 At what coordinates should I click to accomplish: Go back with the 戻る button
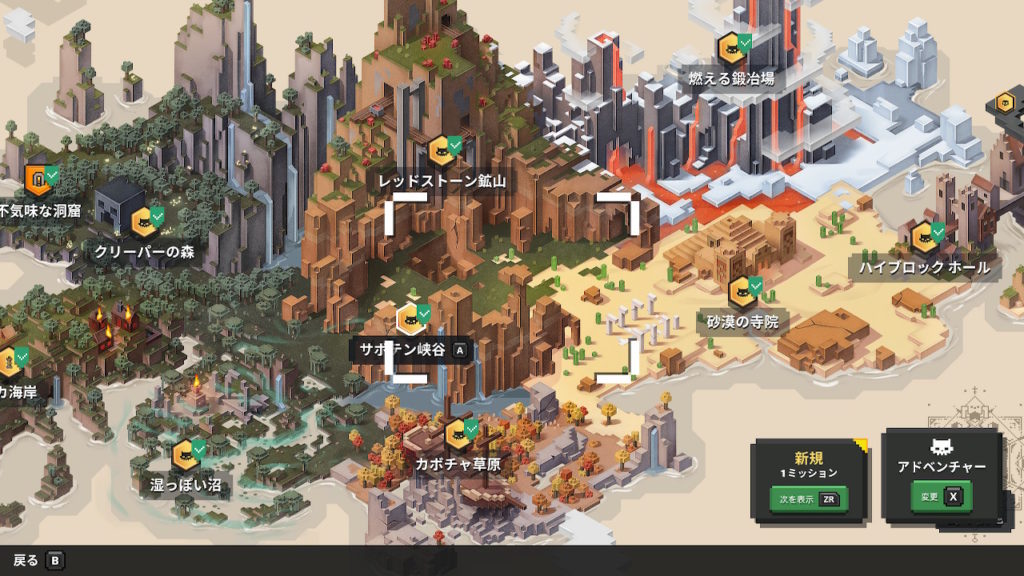click(38, 560)
